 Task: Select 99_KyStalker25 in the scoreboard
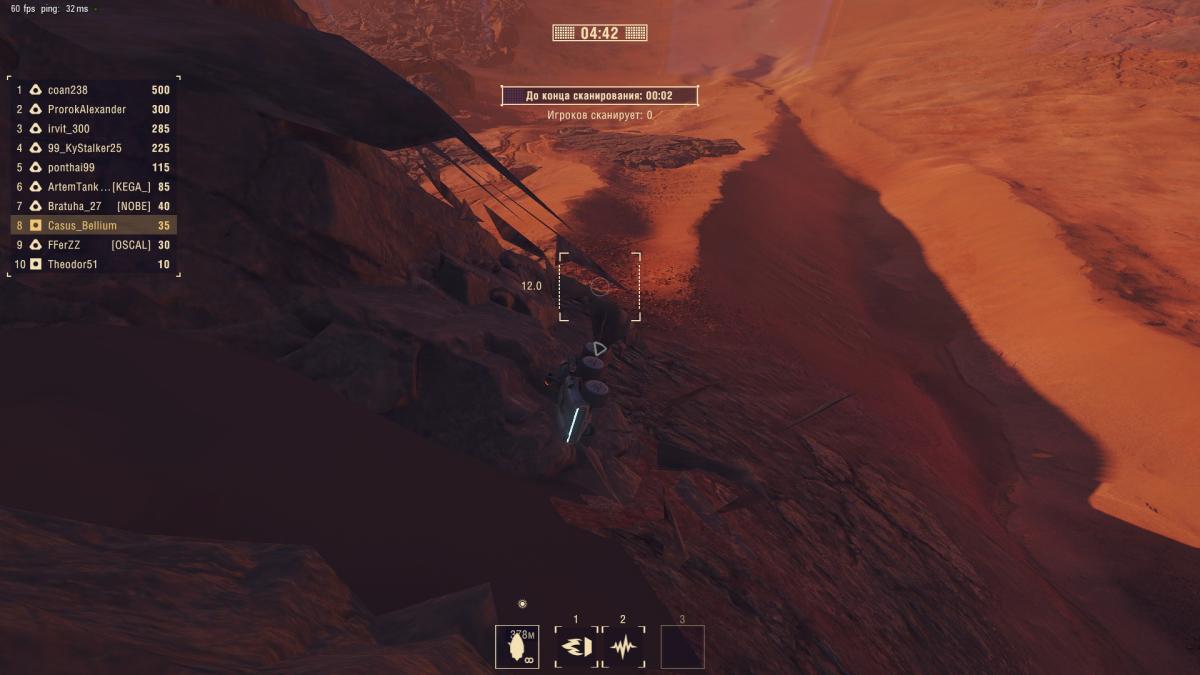[x=93, y=148]
